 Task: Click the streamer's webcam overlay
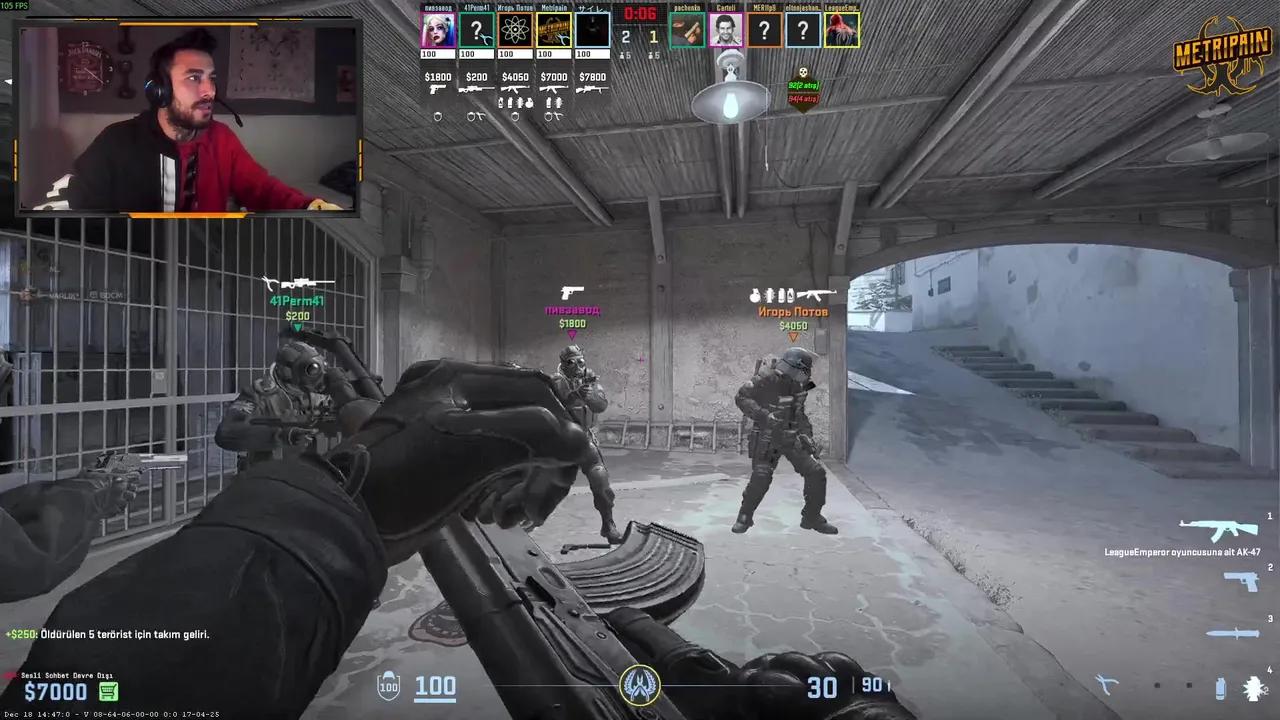pos(185,115)
